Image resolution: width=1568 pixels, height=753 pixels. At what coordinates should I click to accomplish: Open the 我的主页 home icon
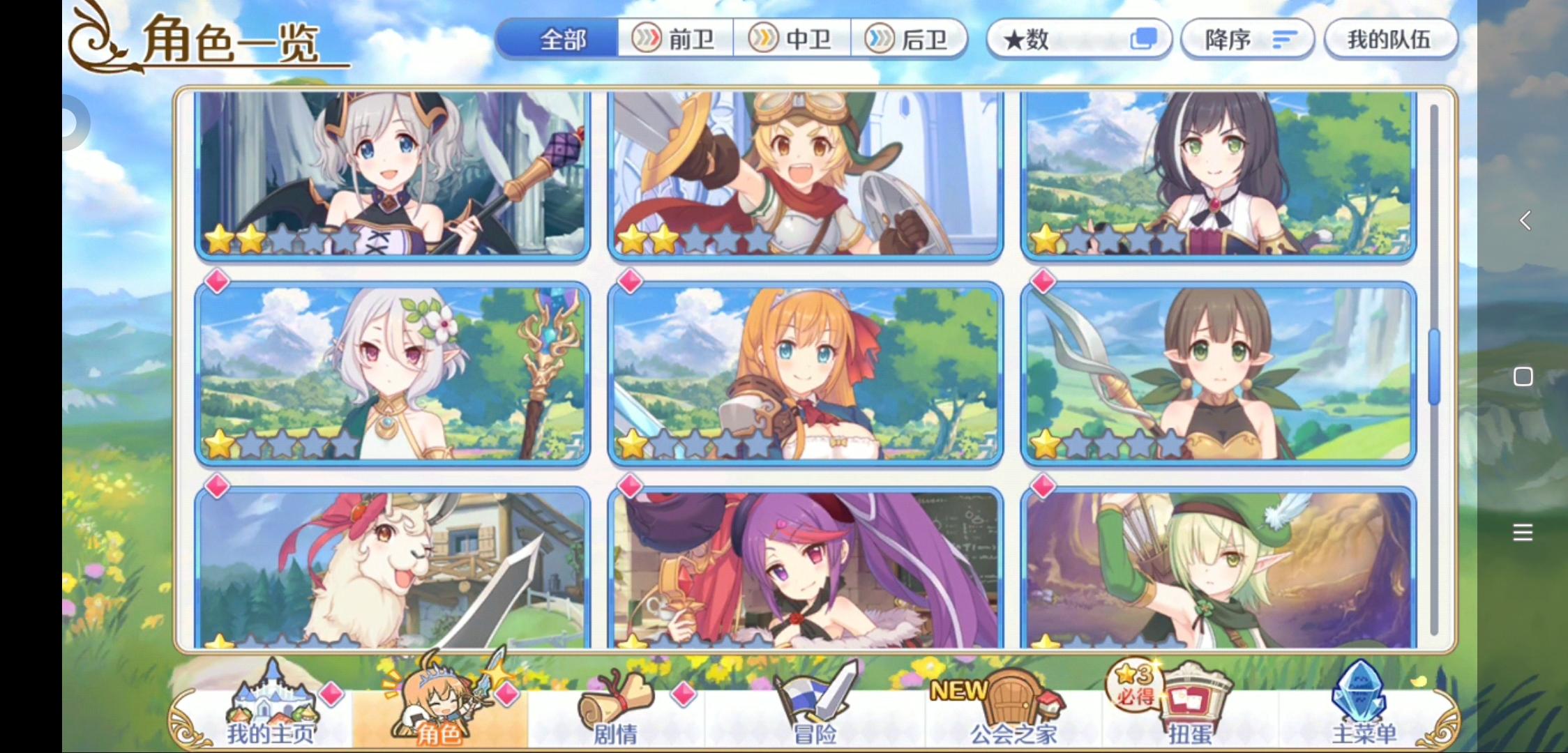[267, 701]
